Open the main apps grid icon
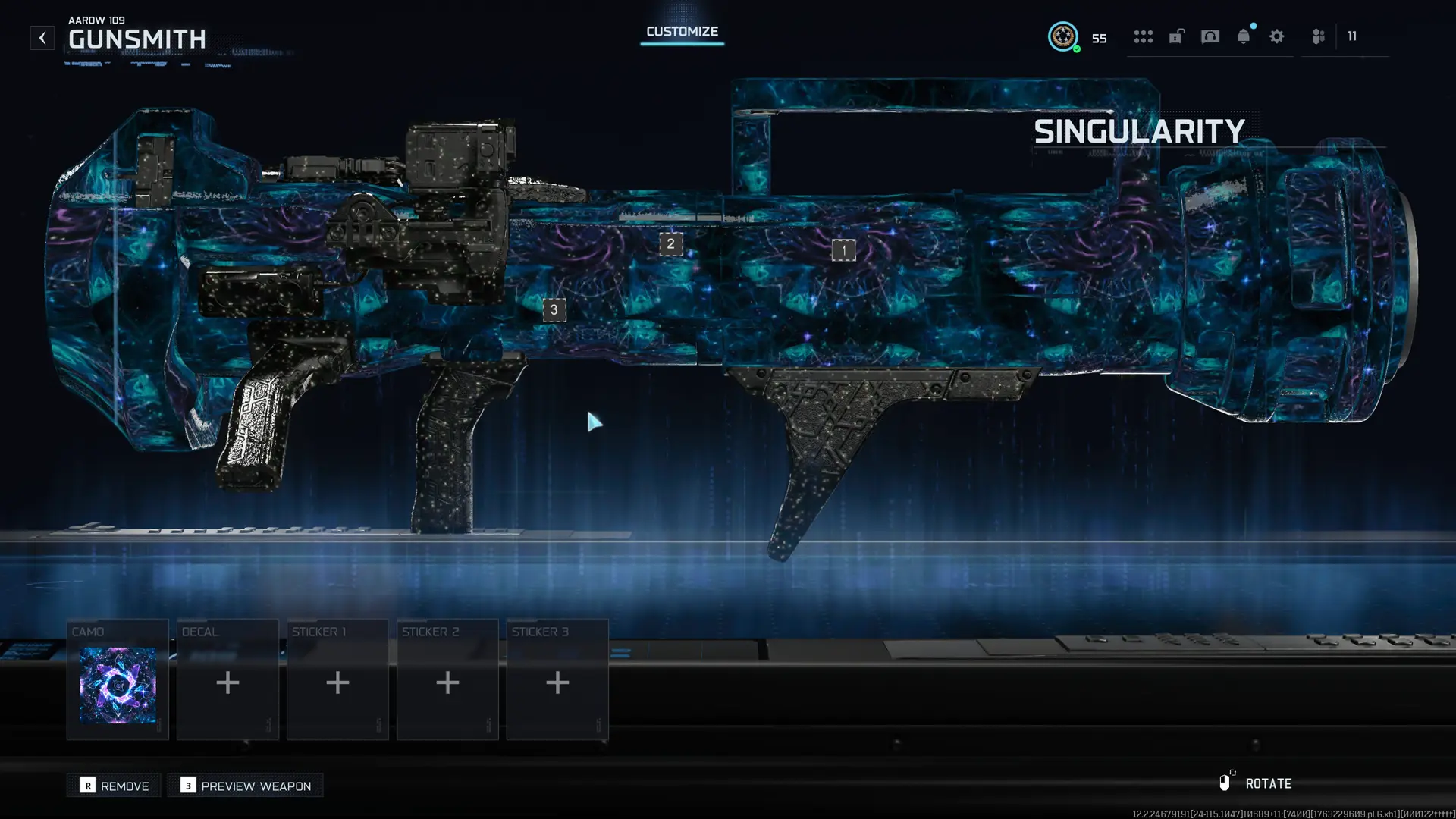 click(1144, 37)
